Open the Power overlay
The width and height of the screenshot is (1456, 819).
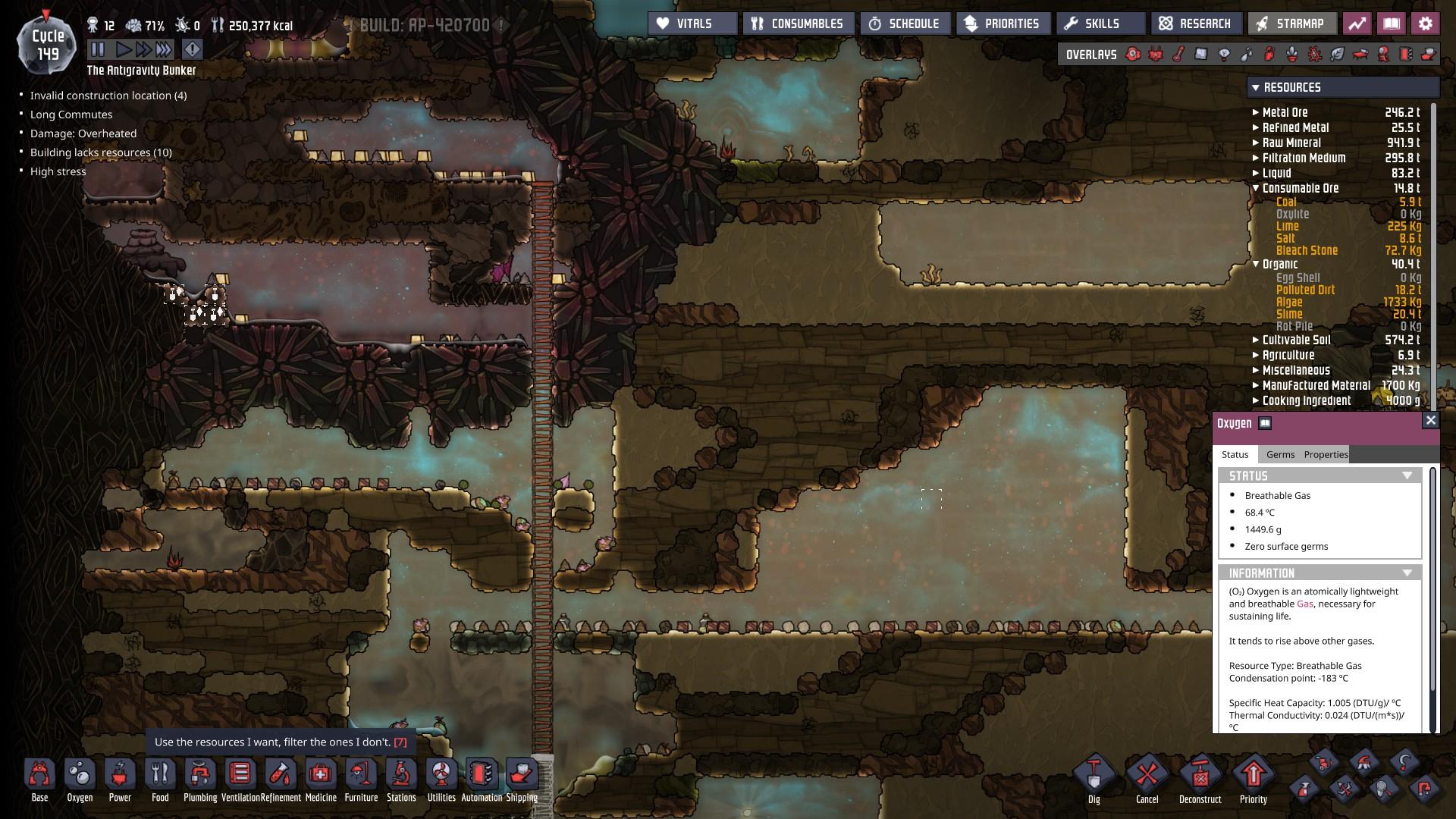[x=1154, y=54]
